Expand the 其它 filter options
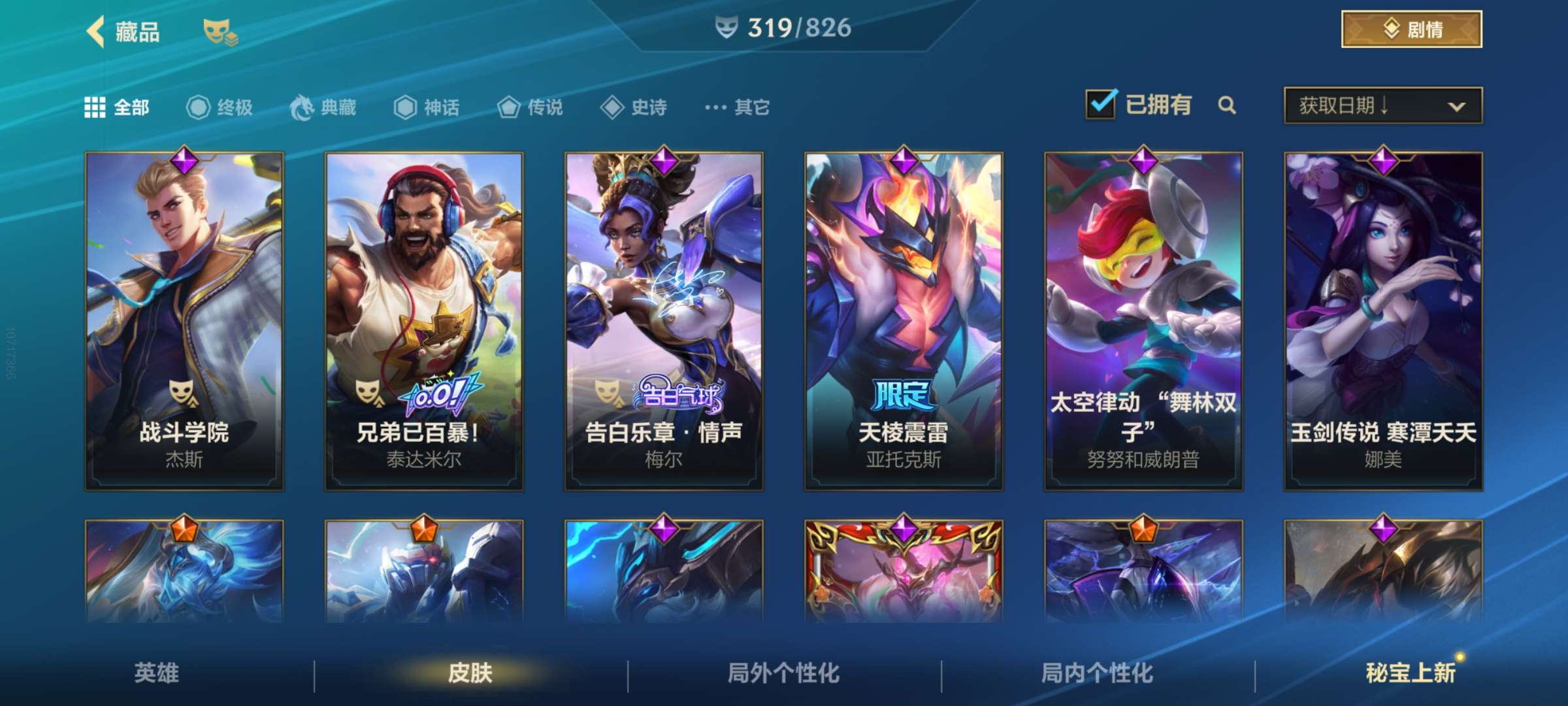The image size is (1568, 706). pyautogui.click(x=717, y=108)
